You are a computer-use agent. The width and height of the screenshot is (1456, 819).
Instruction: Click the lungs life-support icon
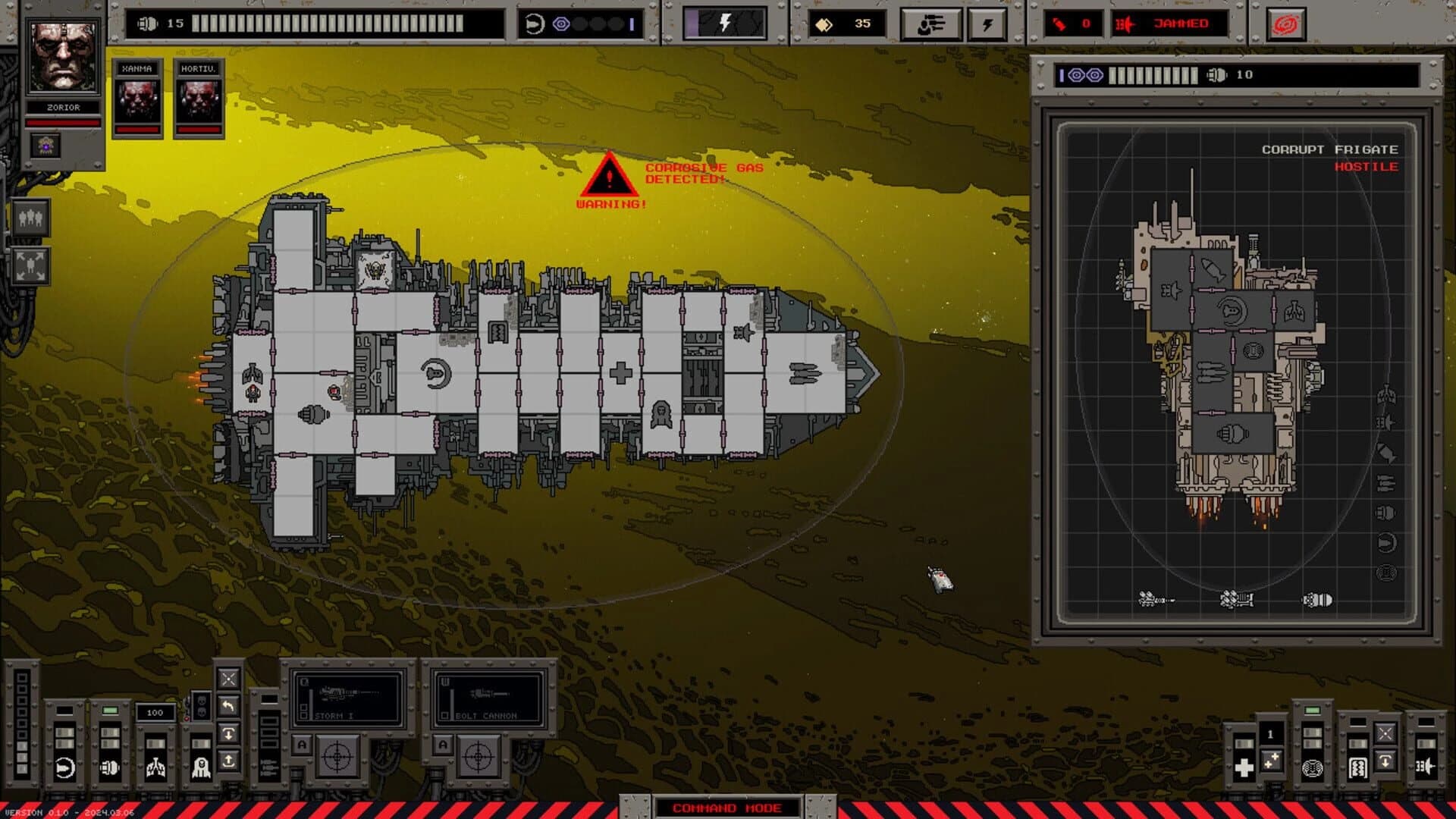click(156, 766)
